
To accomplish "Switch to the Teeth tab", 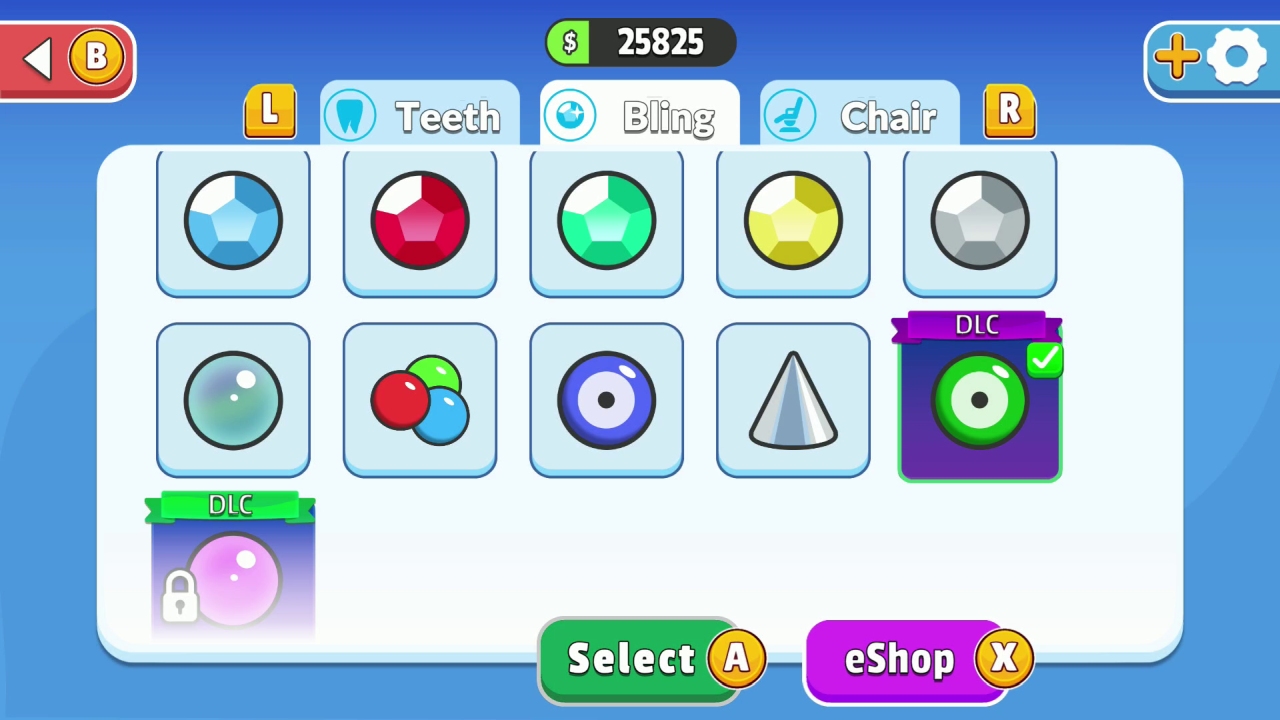I will click(x=420, y=114).
